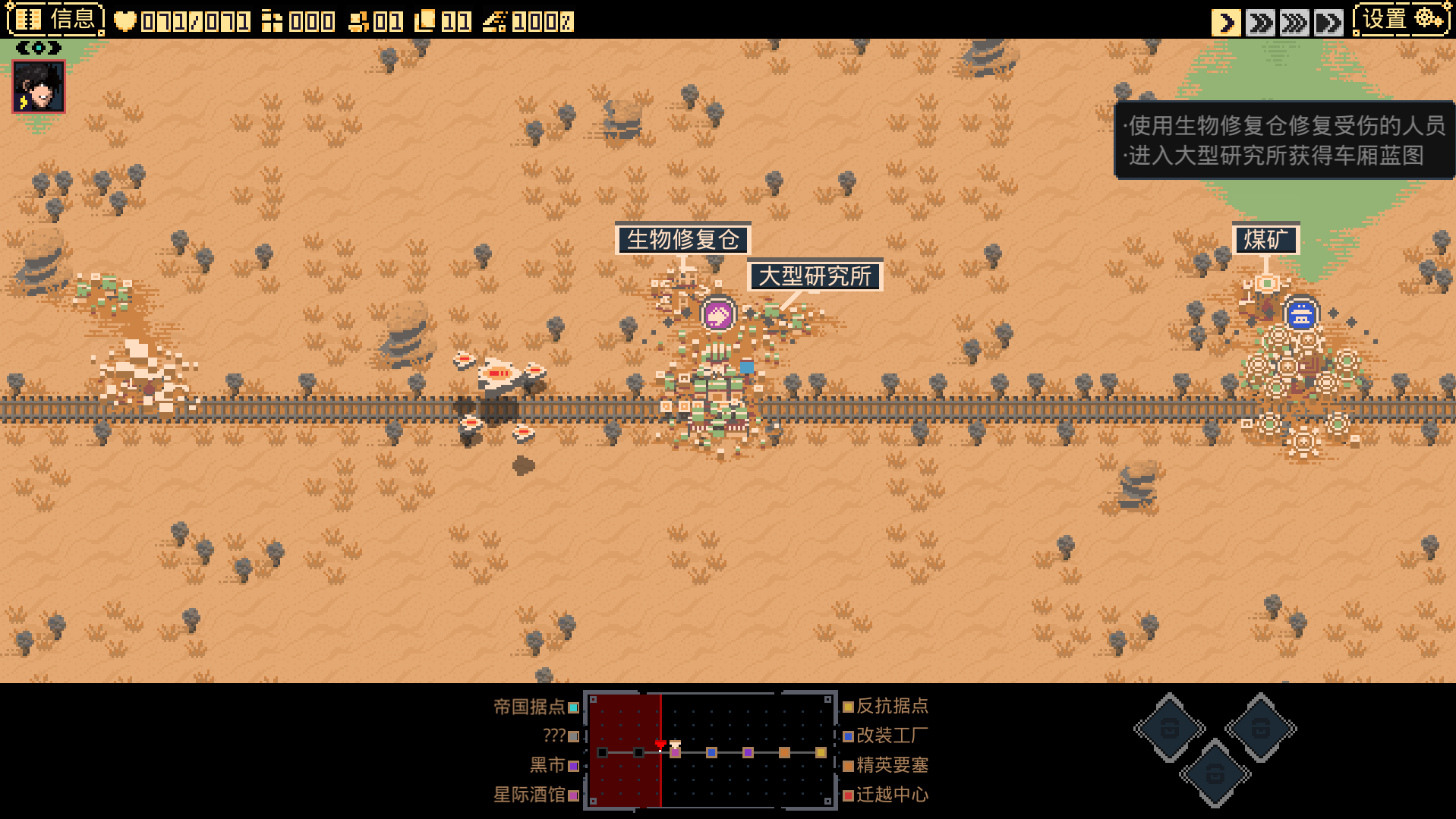Click the objective tracker text panel
This screenshot has width=1456, height=819.
[x=1284, y=140]
